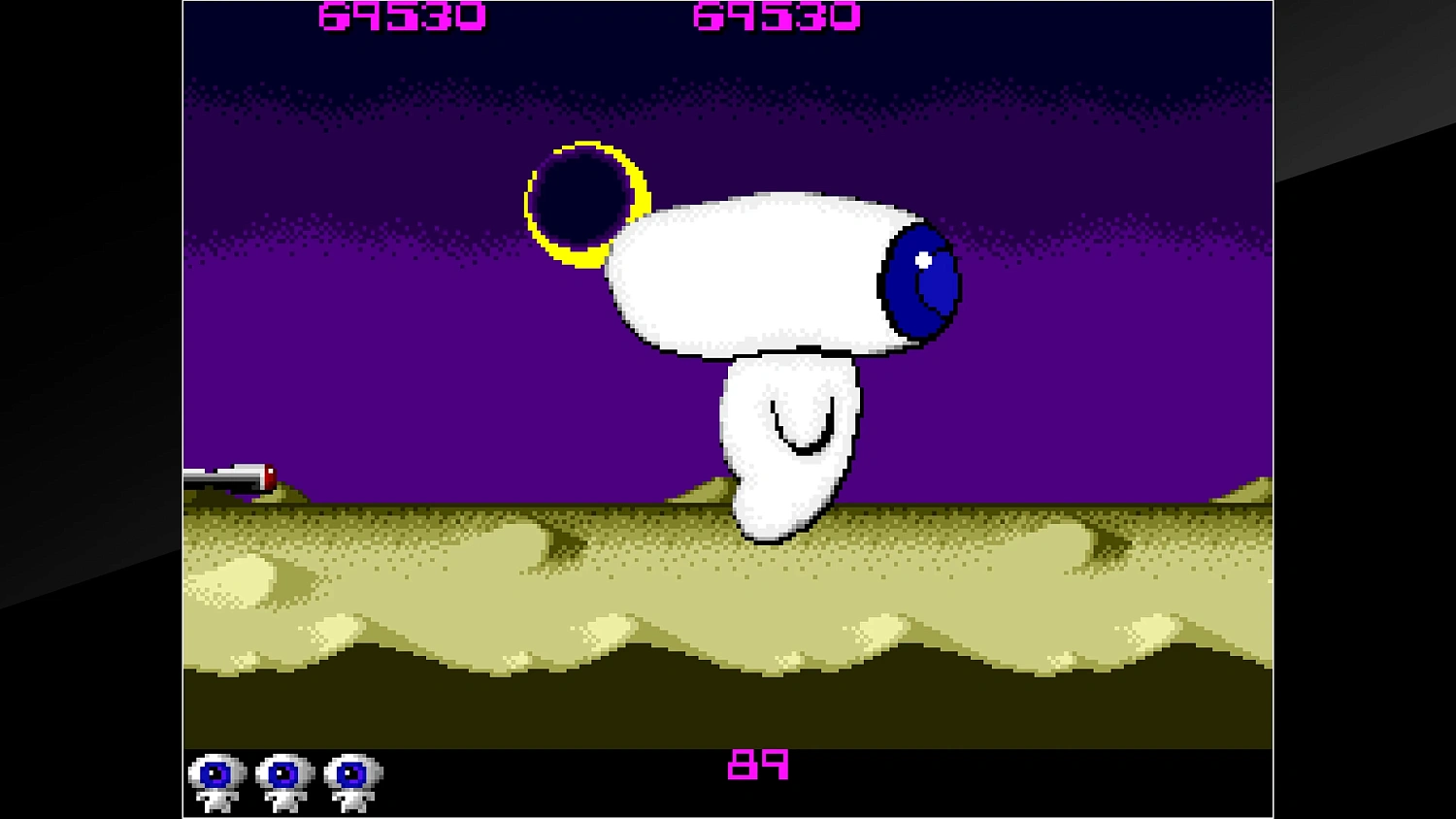The height and width of the screenshot is (819, 1456).
Task: Click the second eyeball life icon
Action: (281, 776)
